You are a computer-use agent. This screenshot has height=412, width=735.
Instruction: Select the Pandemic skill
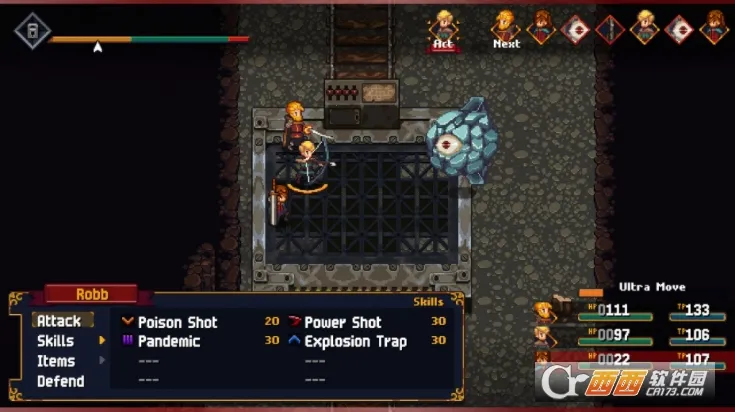[x=168, y=341]
